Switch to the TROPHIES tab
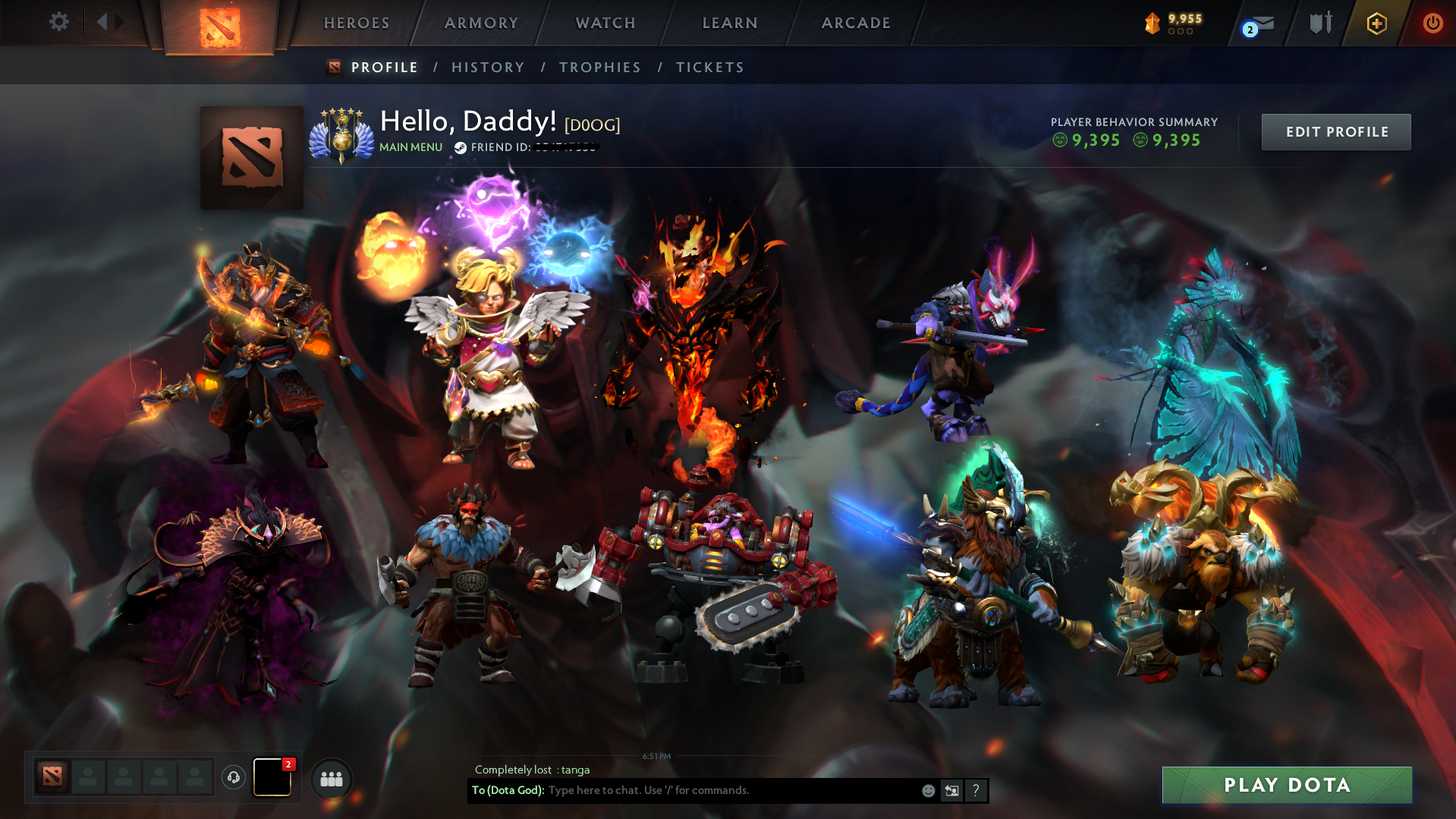The width and height of the screenshot is (1456, 819). [599, 67]
